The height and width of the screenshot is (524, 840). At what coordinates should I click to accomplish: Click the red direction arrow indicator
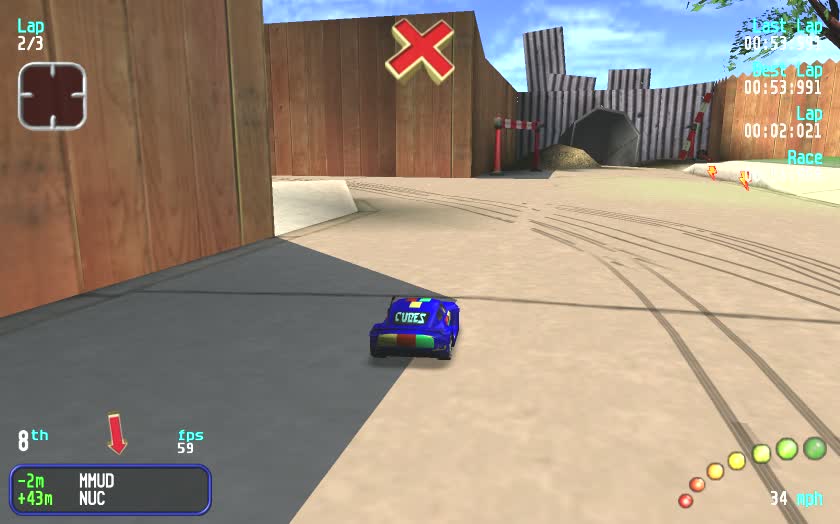pos(117,434)
